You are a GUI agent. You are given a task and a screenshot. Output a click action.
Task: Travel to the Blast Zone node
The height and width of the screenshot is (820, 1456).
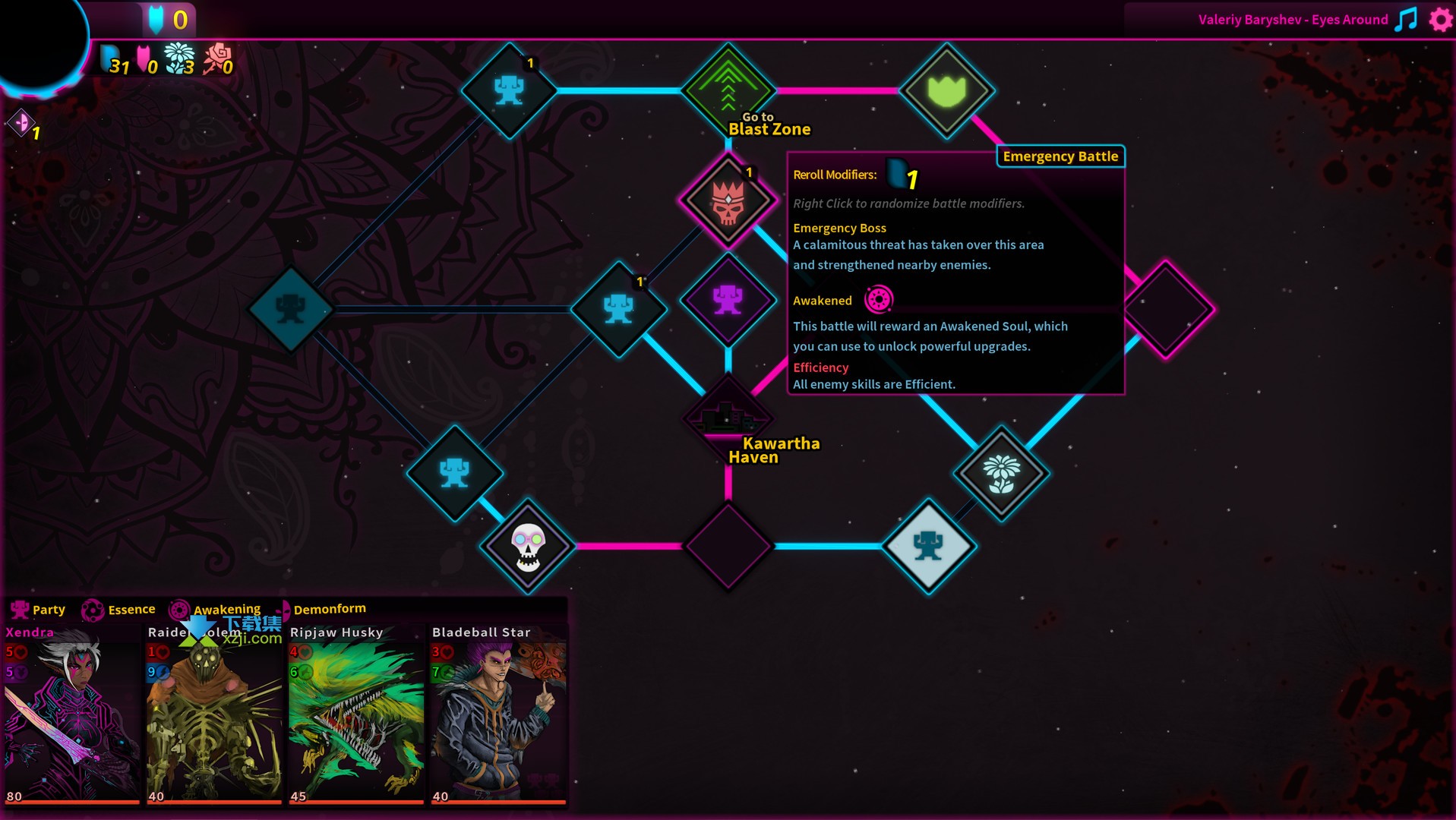[x=728, y=90]
